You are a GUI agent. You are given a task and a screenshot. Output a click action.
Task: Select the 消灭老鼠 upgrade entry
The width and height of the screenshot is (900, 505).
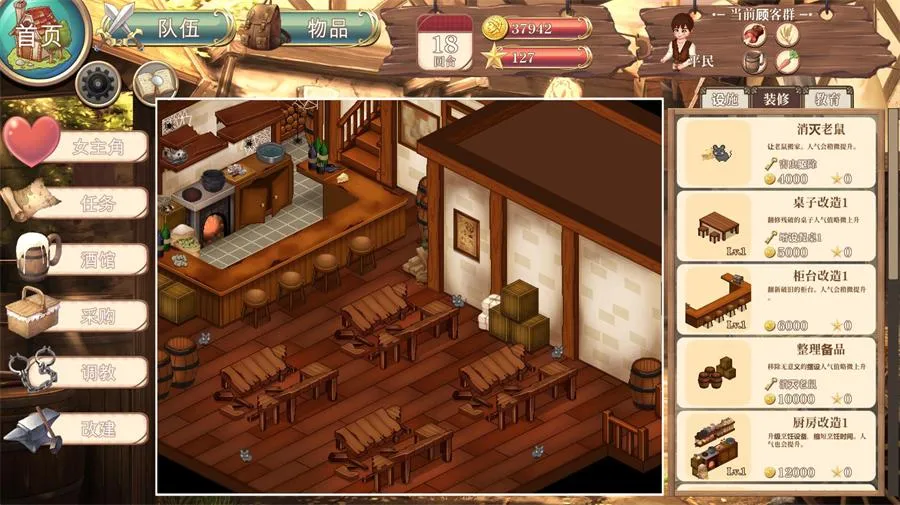pos(777,152)
